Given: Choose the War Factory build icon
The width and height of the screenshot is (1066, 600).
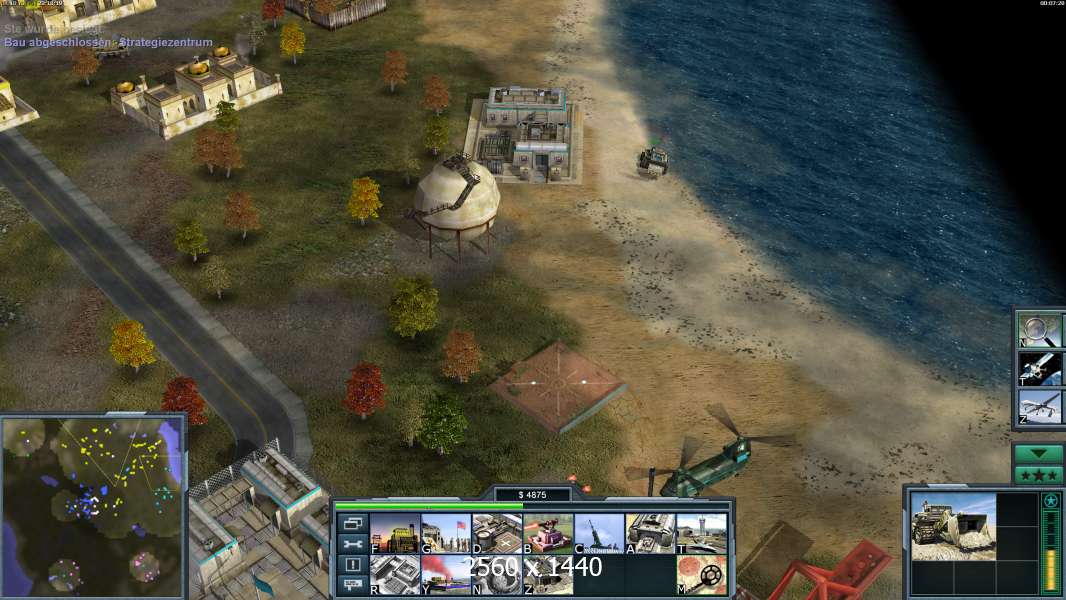Looking at the screenshot, I should (x=650, y=533).
